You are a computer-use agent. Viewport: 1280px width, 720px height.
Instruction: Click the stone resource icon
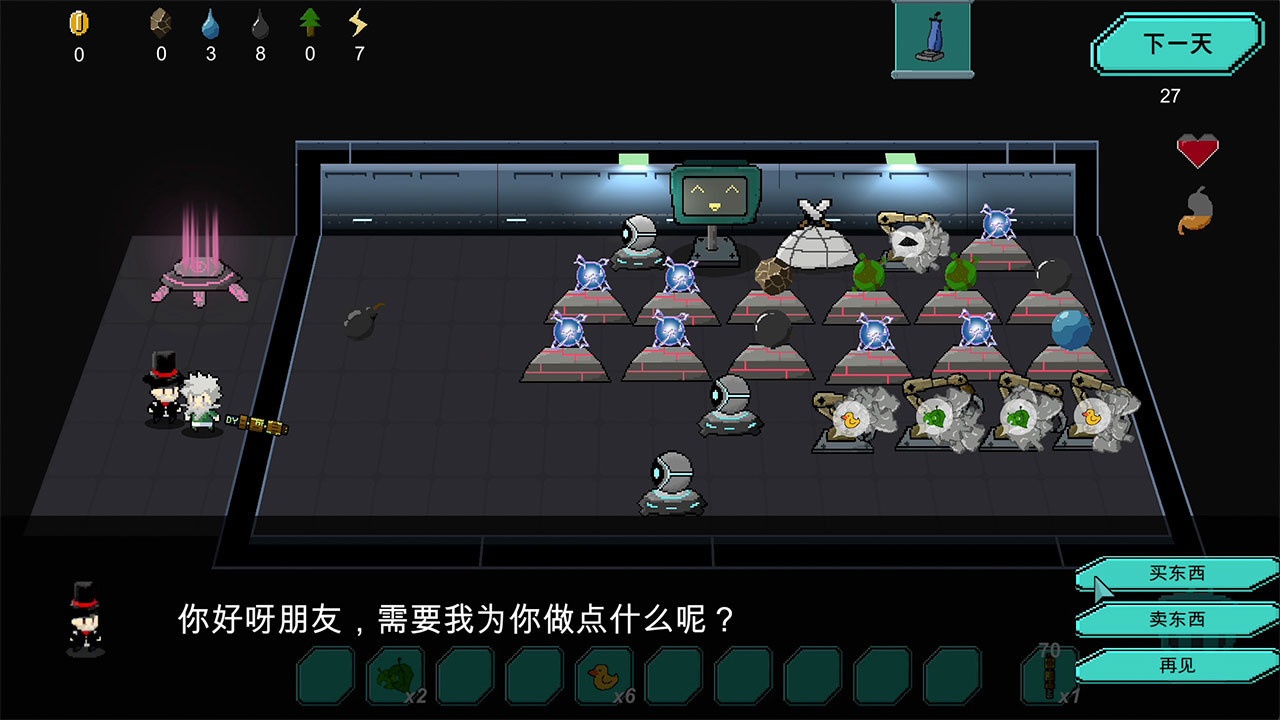point(160,22)
